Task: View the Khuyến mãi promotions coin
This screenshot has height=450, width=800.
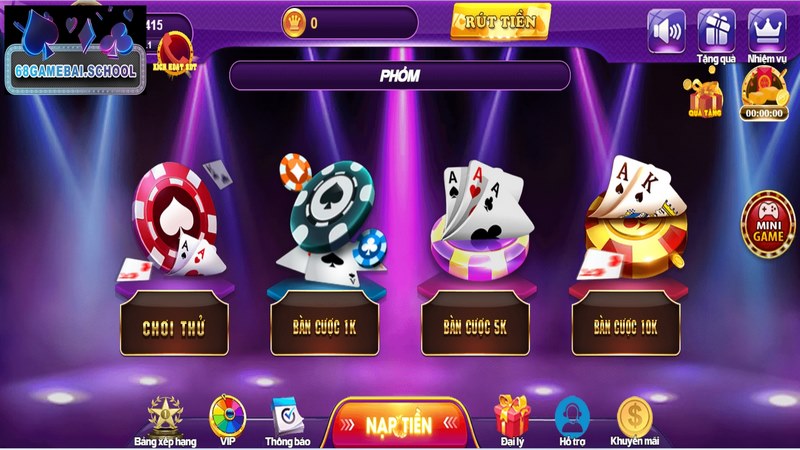Action: (x=635, y=419)
